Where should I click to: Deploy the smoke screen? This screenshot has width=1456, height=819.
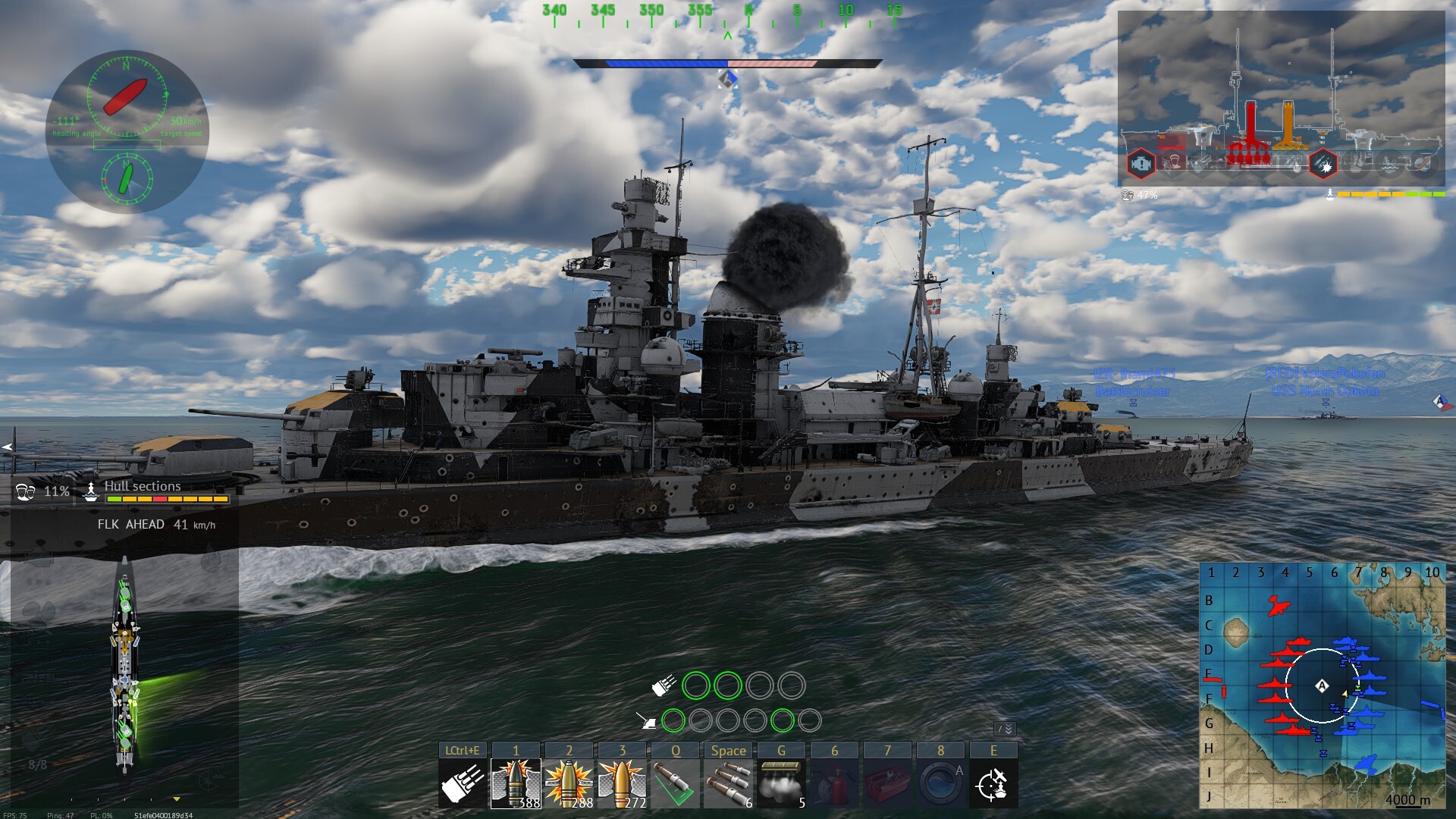pos(781,783)
